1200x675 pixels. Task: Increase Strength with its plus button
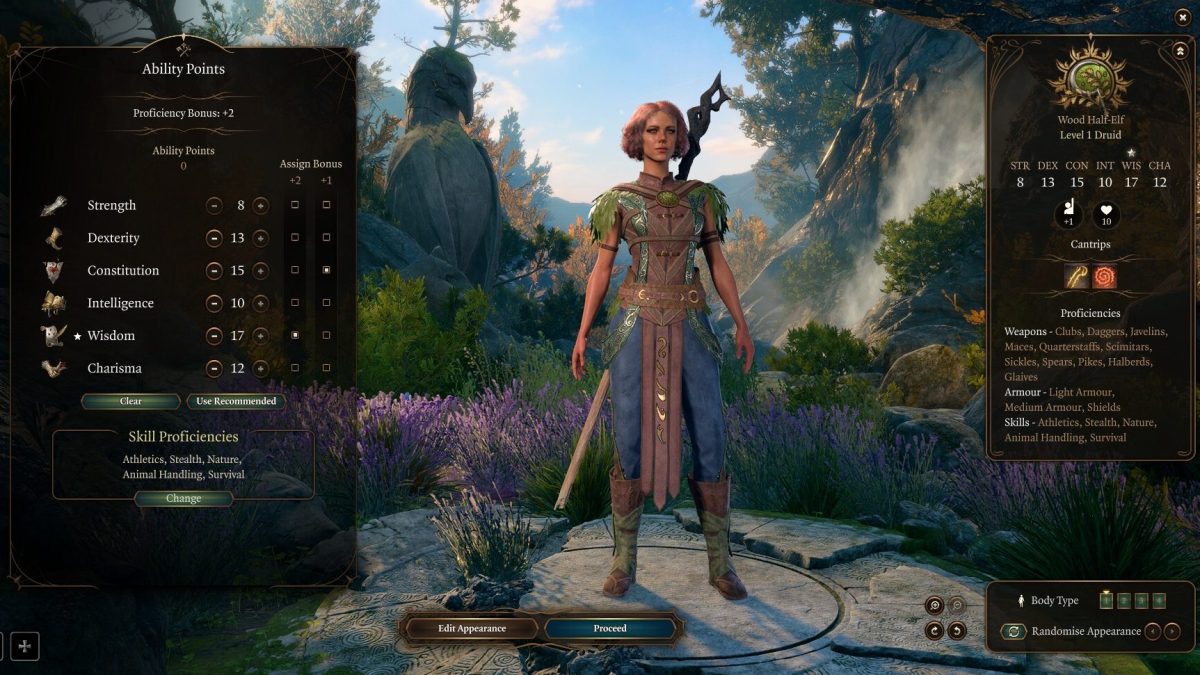tap(261, 206)
